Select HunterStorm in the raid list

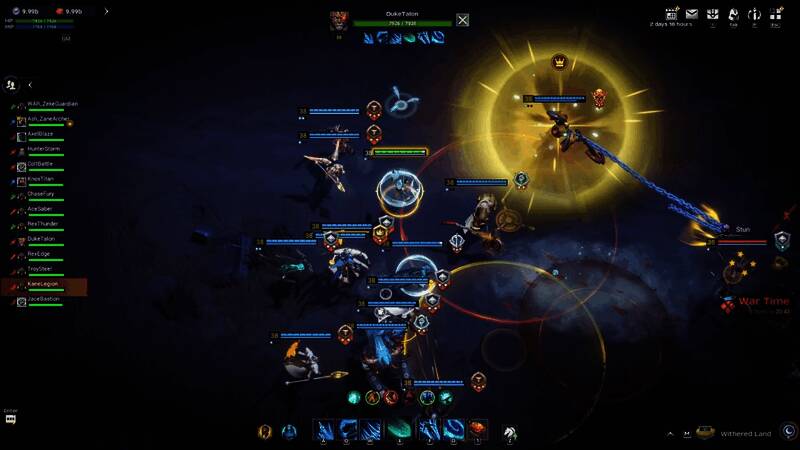[x=44, y=149]
